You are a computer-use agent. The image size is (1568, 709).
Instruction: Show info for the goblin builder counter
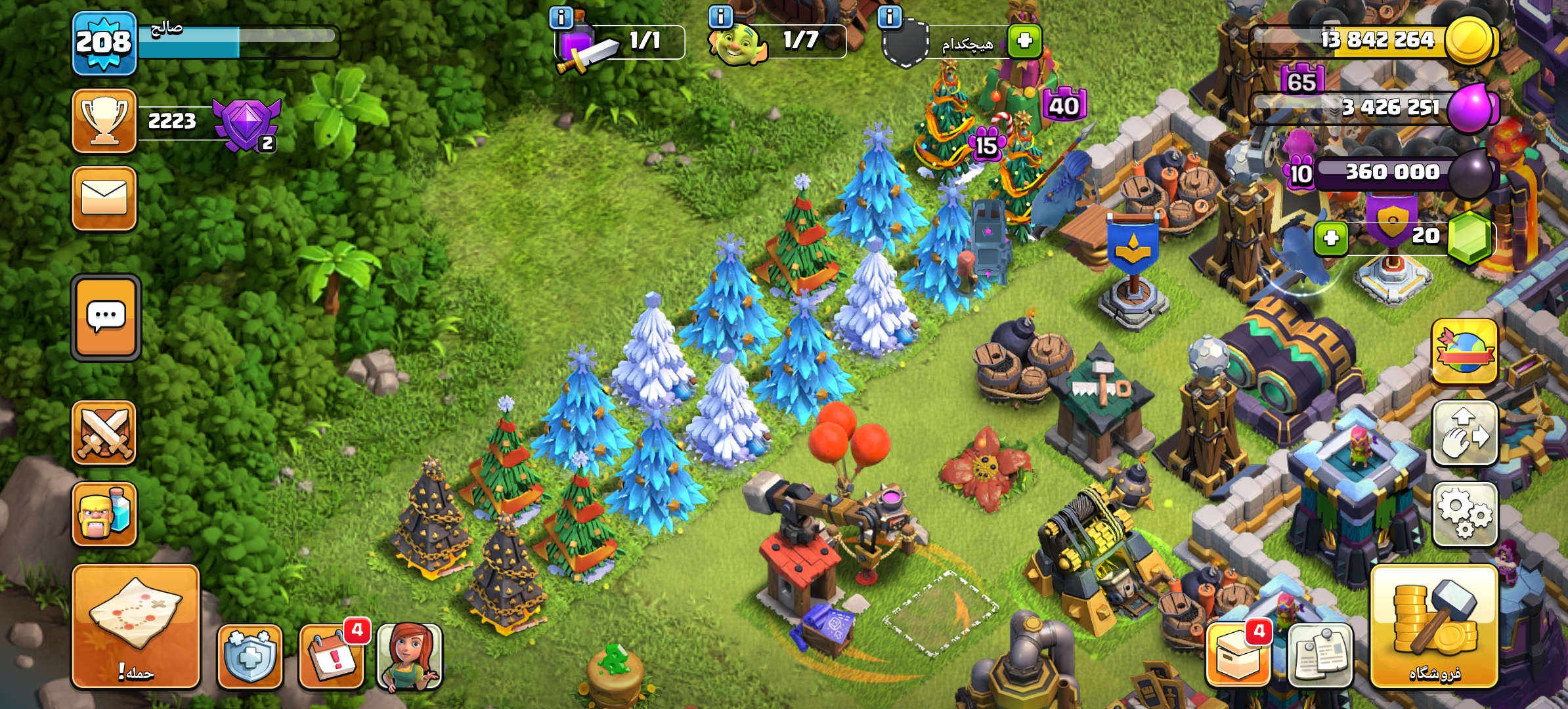721,16
